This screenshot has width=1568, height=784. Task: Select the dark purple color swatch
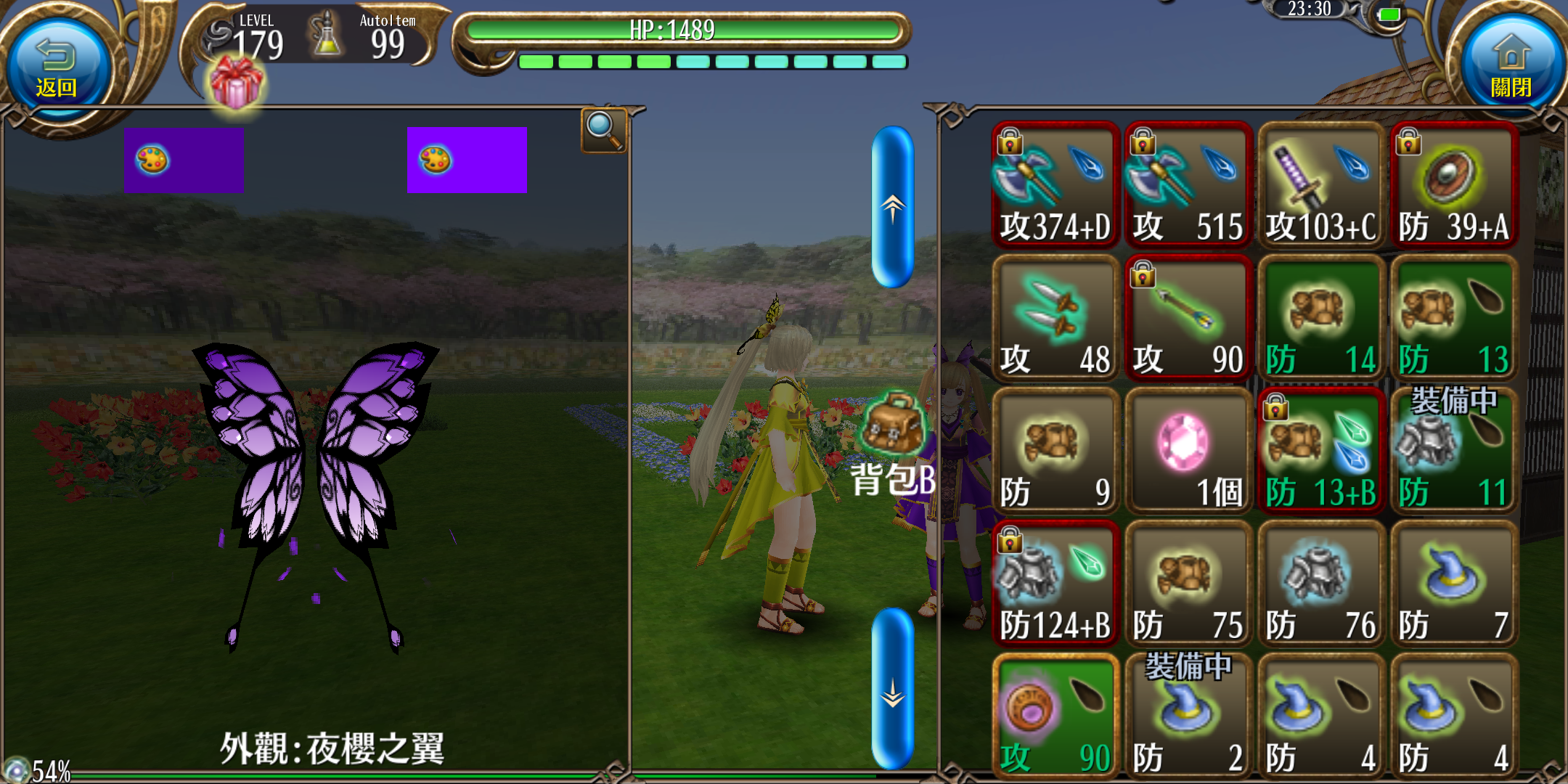click(x=184, y=160)
